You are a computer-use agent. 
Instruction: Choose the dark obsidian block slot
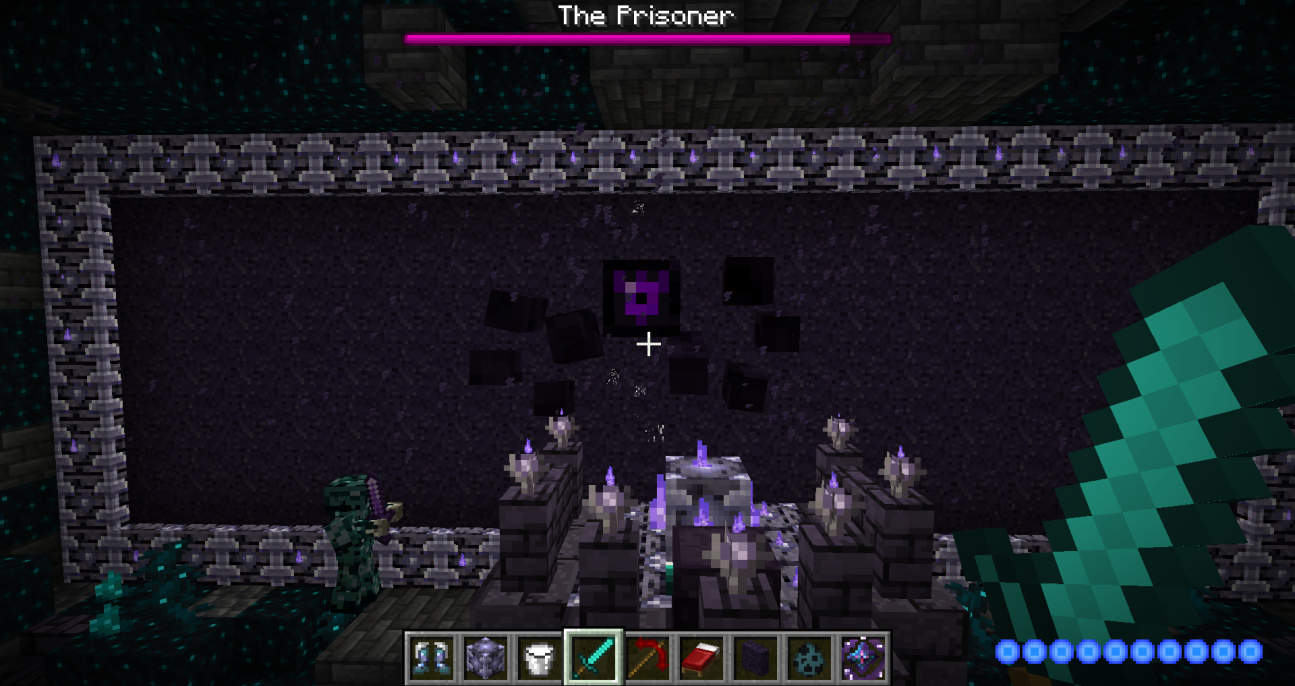click(x=756, y=658)
